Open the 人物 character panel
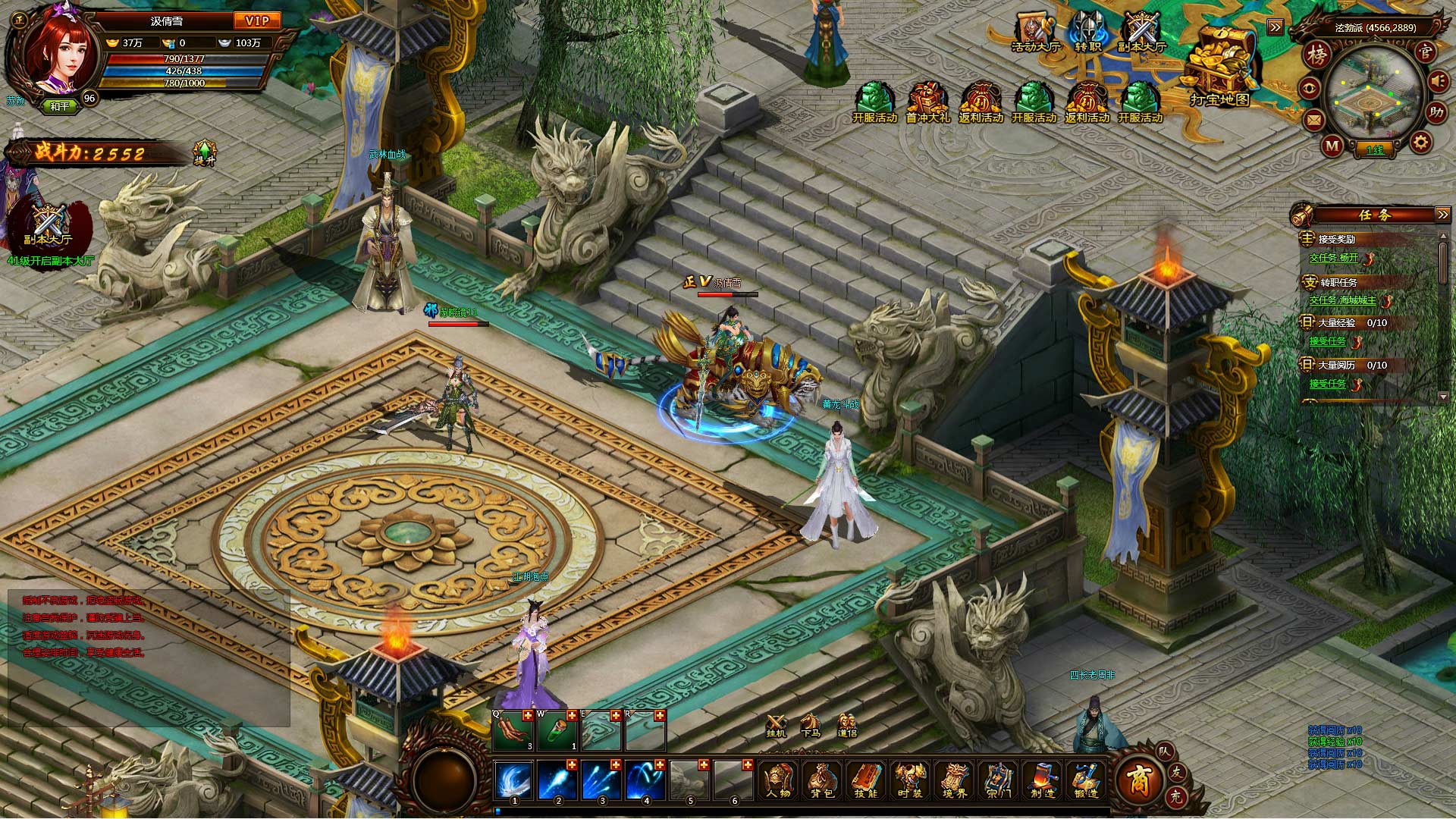The width and height of the screenshot is (1456, 819). coord(779,780)
